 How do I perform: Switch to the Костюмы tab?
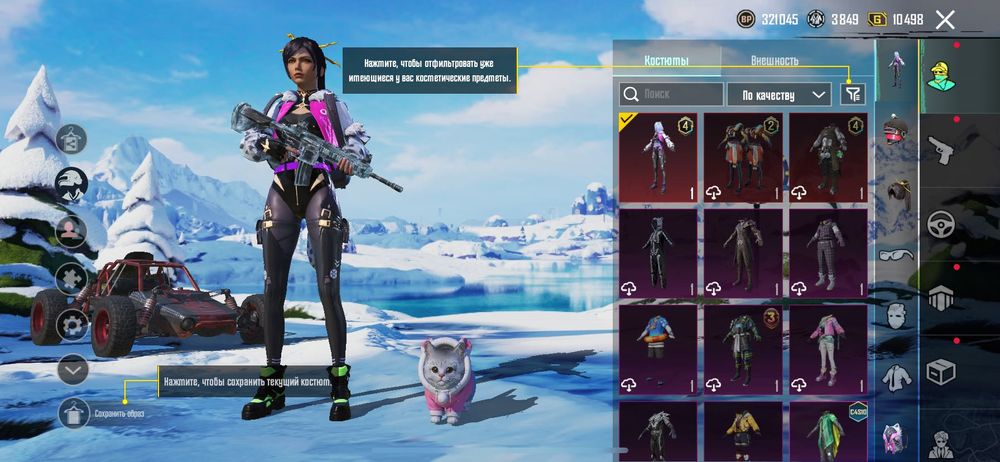(x=666, y=60)
